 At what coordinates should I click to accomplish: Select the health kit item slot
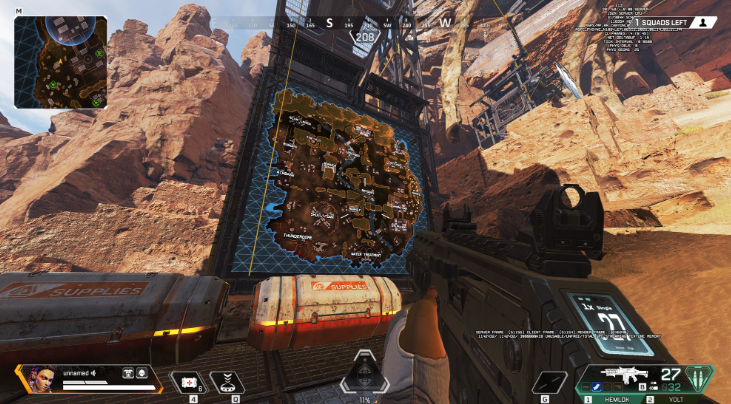click(x=187, y=380)
